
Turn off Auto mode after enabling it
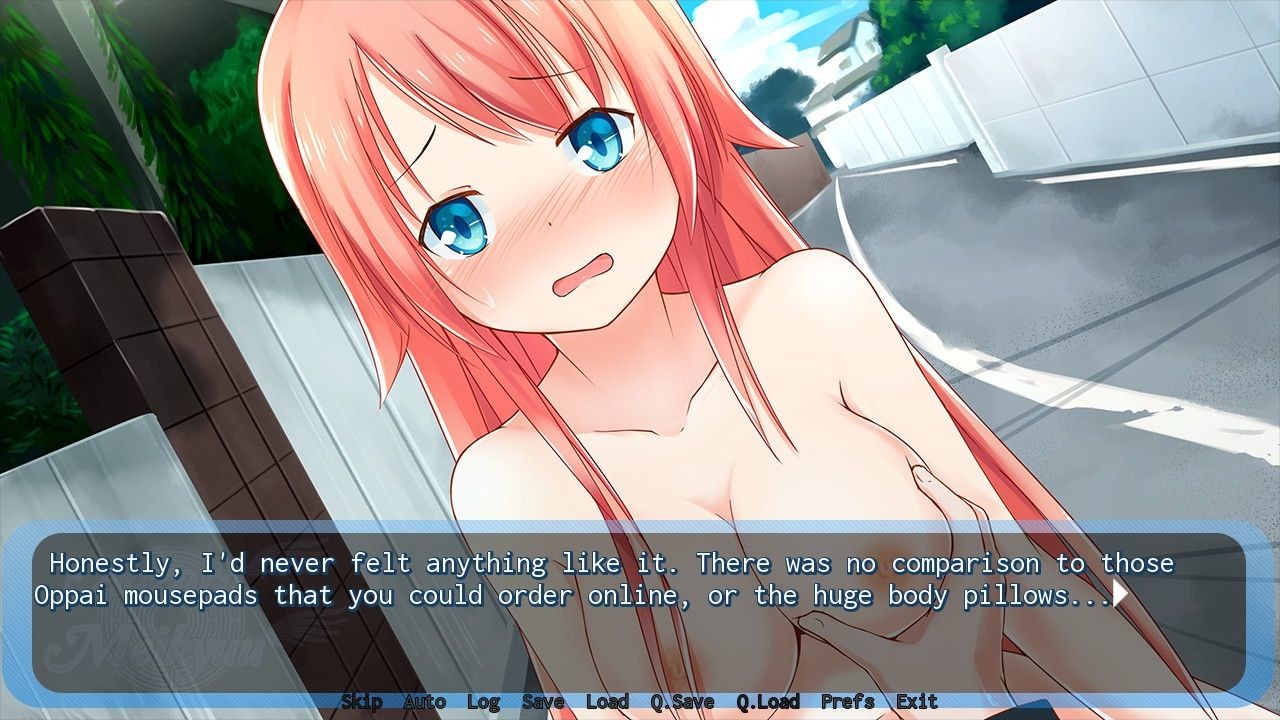[x=424, y=702]
